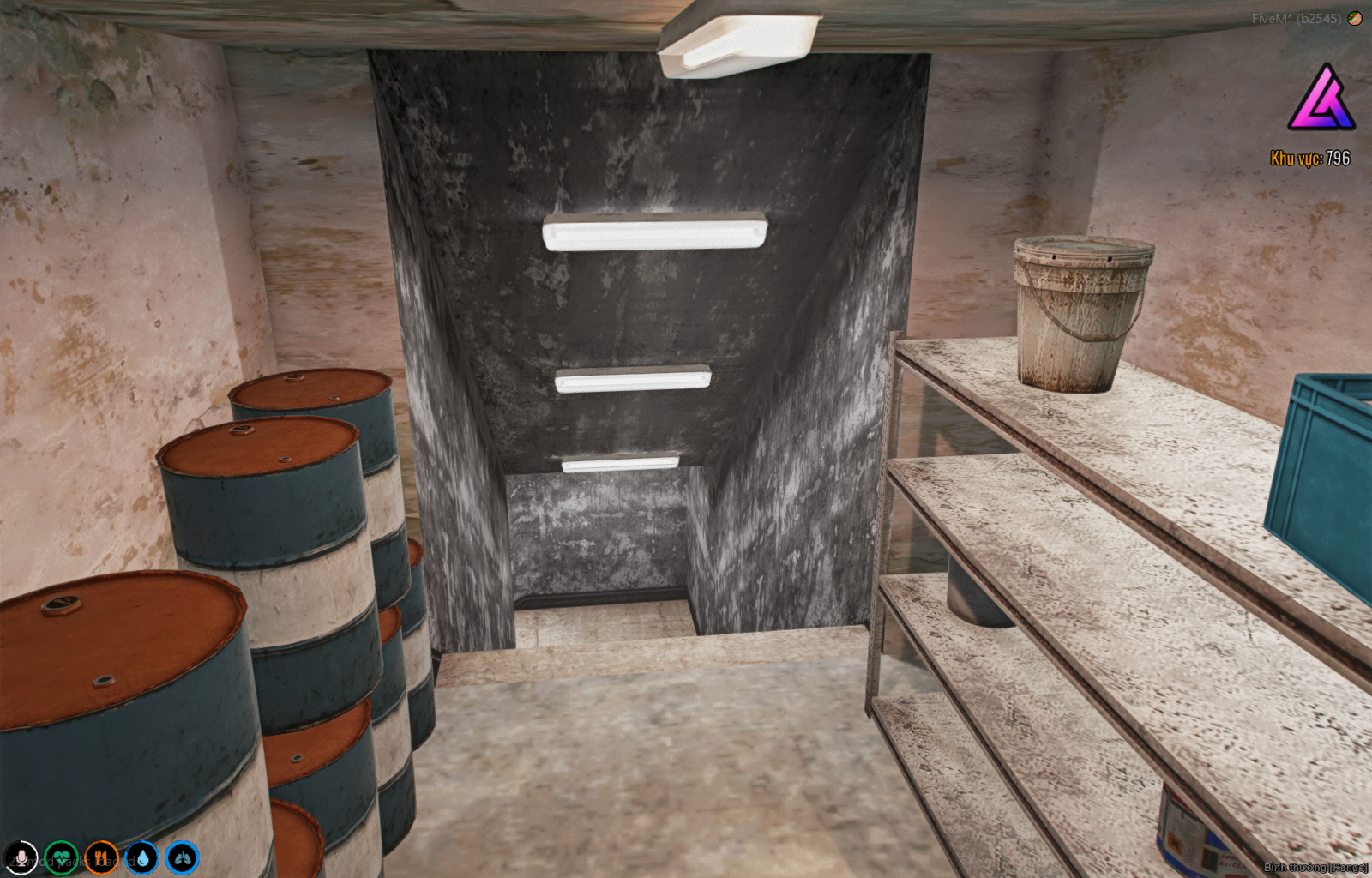Select the water droplet thirst icon

point(141,857)
